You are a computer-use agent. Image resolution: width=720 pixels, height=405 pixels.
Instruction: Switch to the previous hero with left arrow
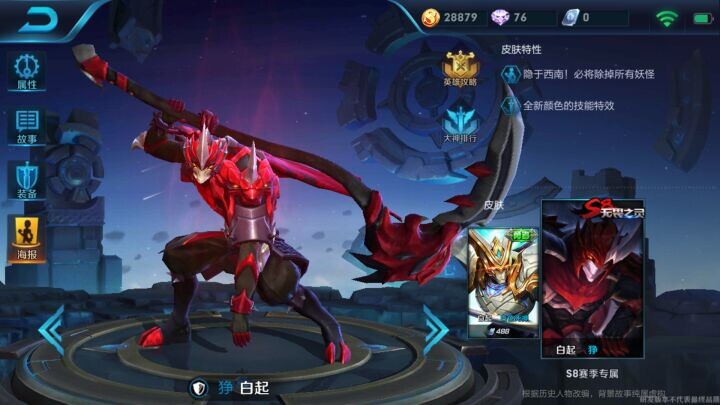pos(51,329)
